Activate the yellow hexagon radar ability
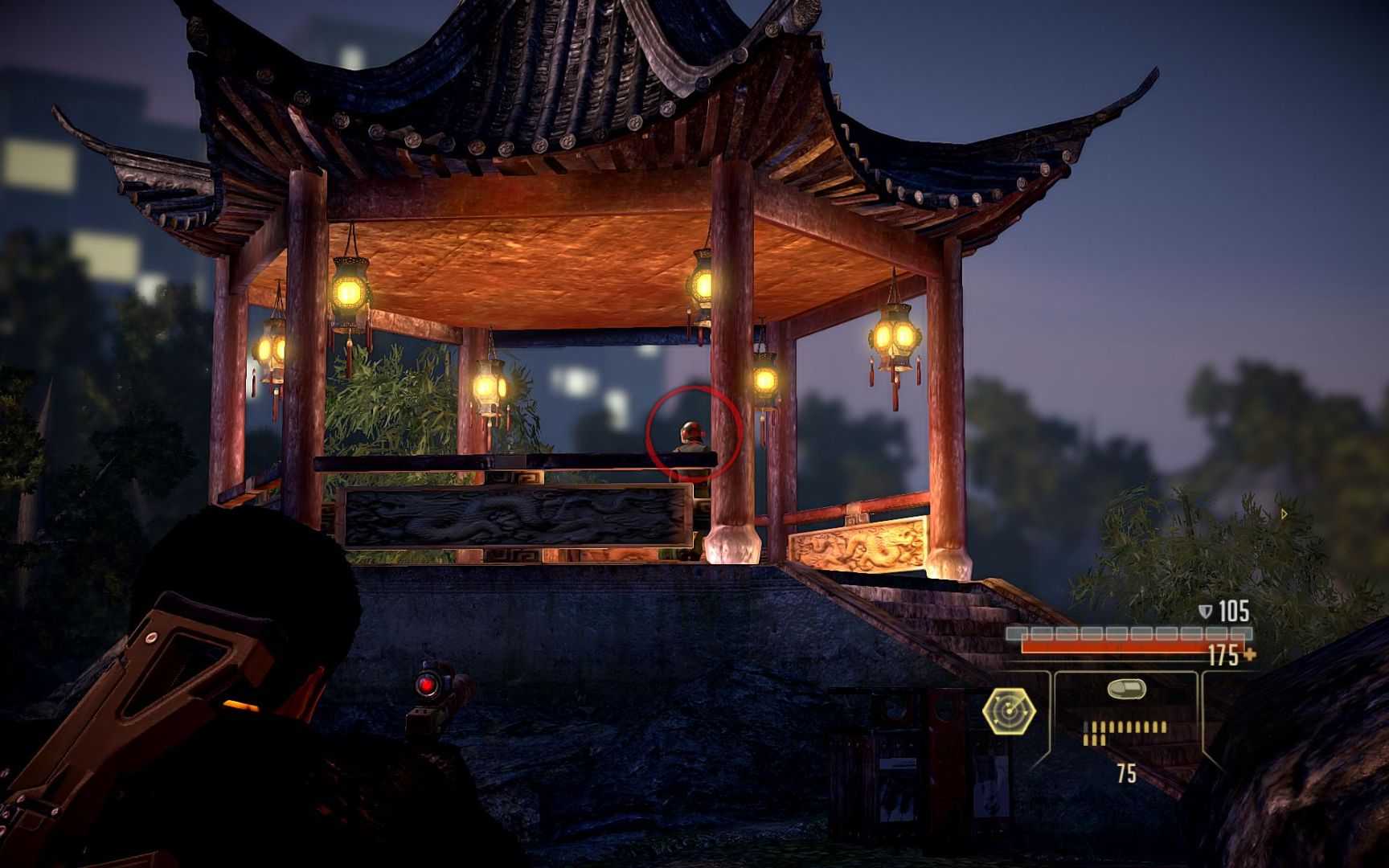 [x=1009, y=711]
